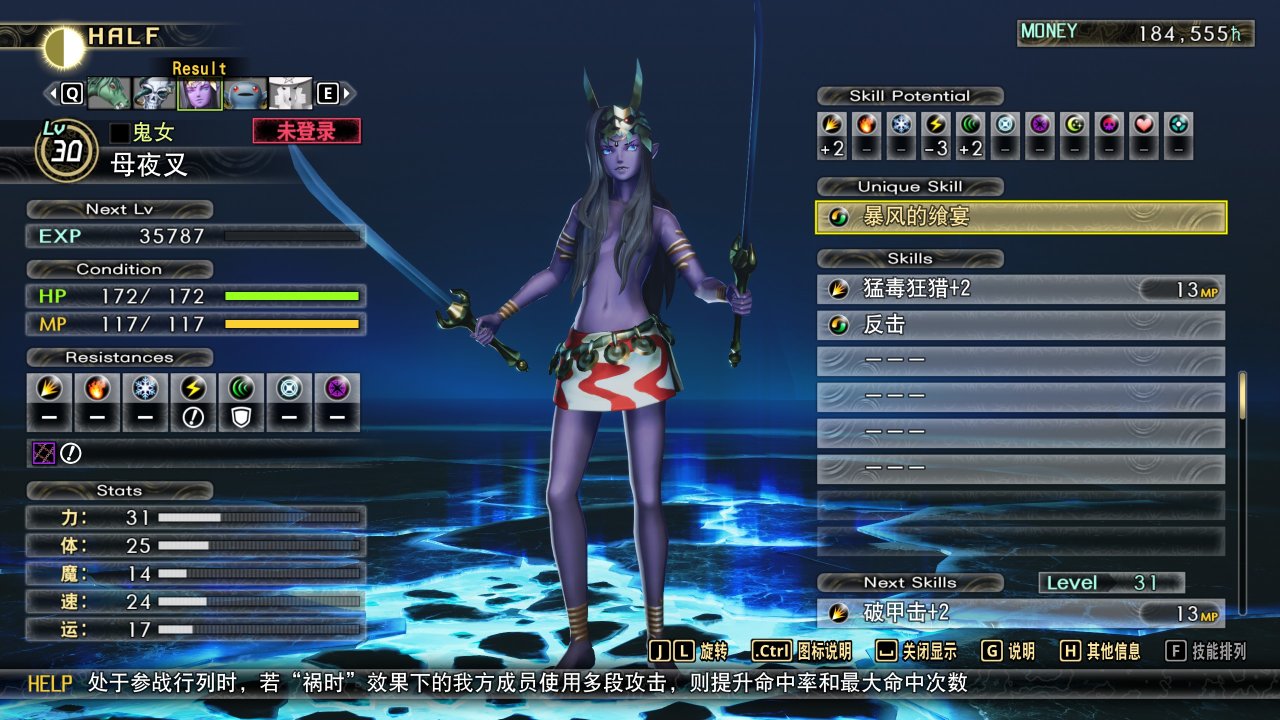Pick the blue round-faced demon portrait
Screen dimensions: 1280x720
click(245, 94)
